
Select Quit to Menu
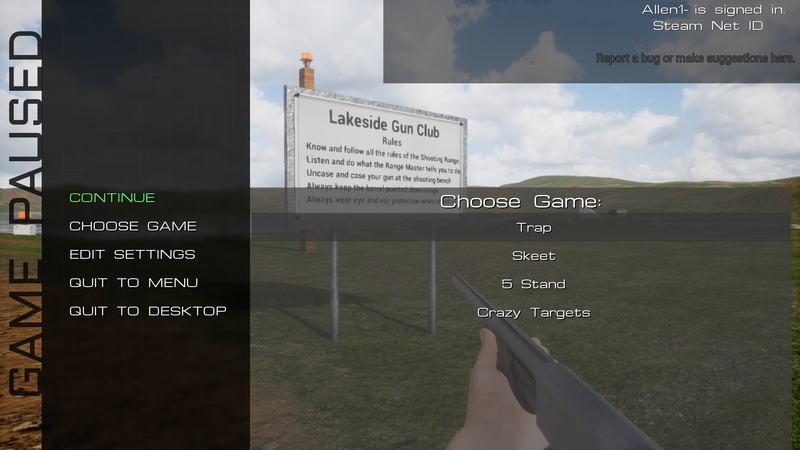(133, 283)
